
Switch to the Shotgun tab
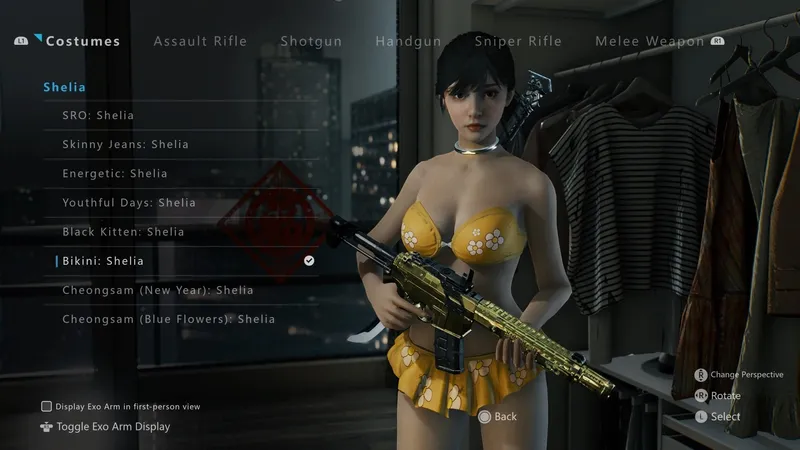pyautogui.click(x=311, y=42)
